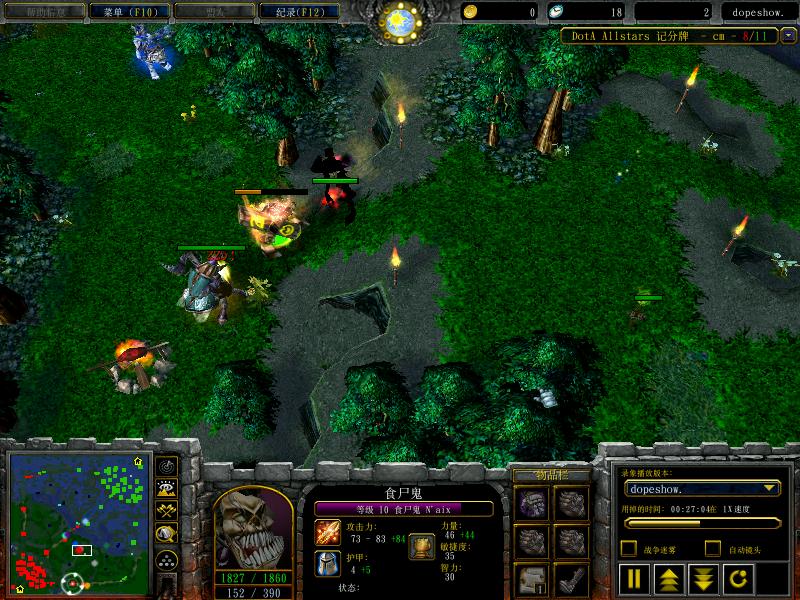Collapse the DotA Allstars scoreboard
This screenshot has width=800, height=600.
pyautogui.click(x=788, y=35)
